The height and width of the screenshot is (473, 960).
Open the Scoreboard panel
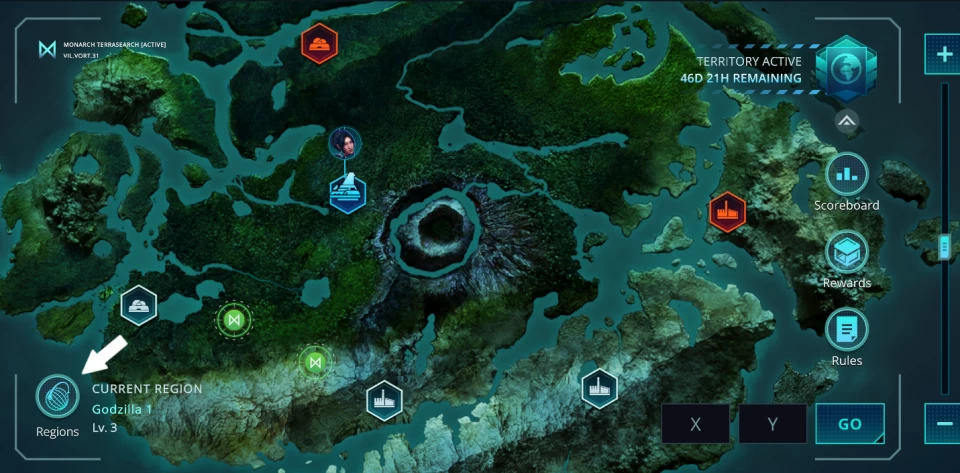[847, 175]
